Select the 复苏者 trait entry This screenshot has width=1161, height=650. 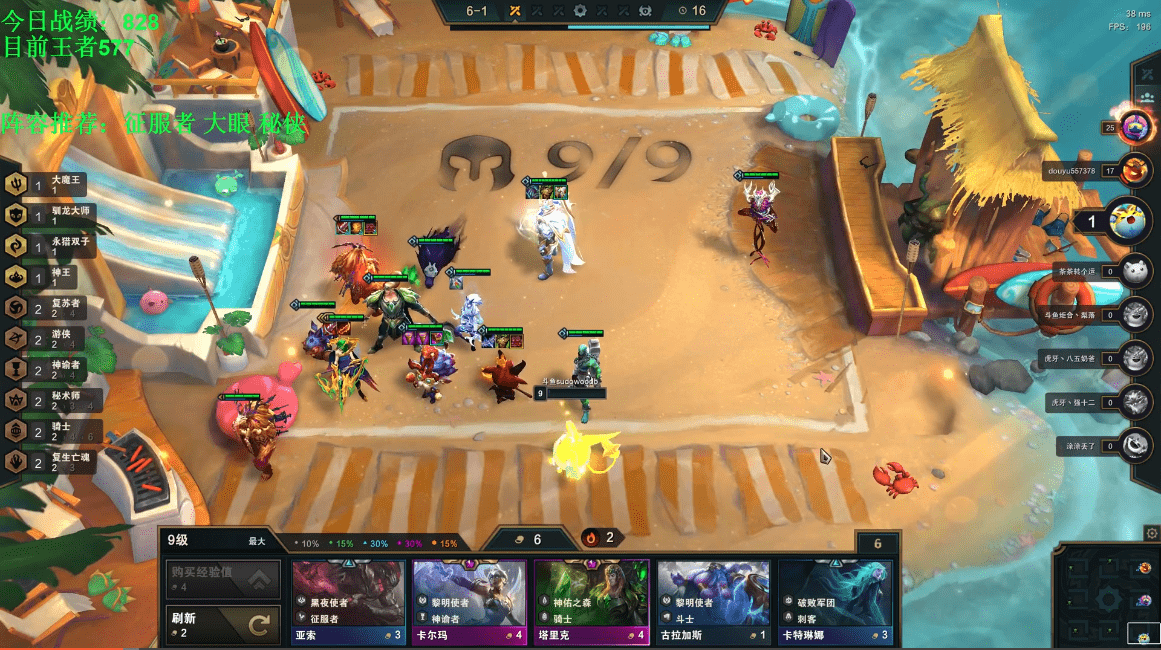coord(50,308)
